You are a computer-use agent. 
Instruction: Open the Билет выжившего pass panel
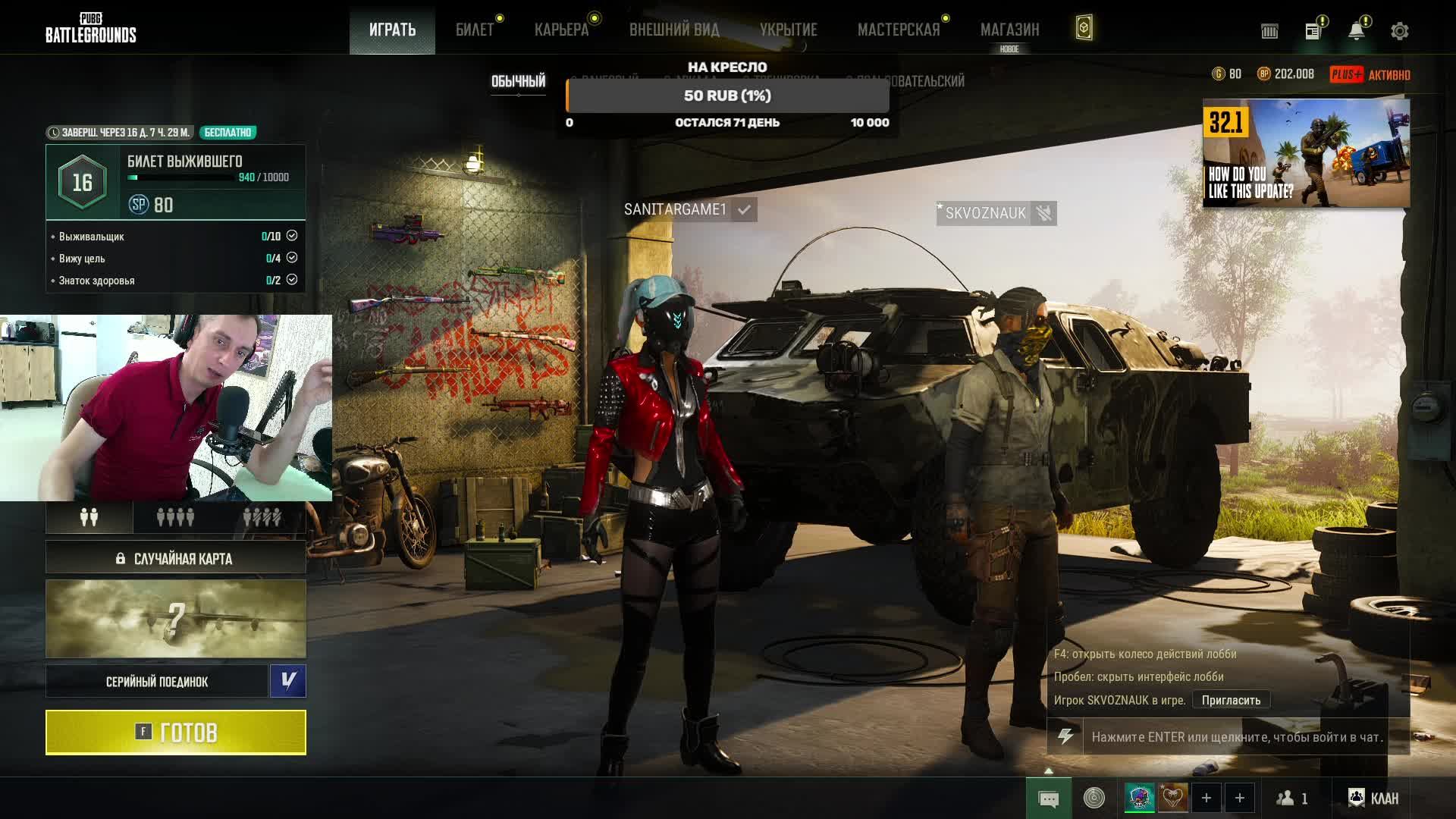[176, 182]
